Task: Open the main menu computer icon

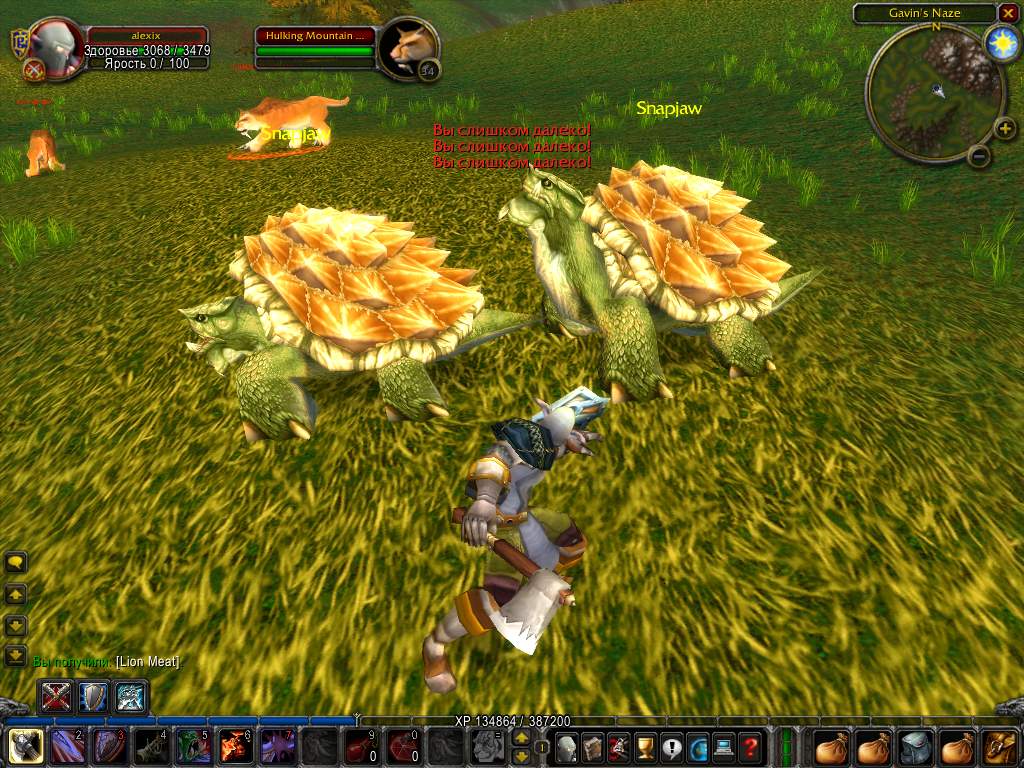Action: [723, 746]
